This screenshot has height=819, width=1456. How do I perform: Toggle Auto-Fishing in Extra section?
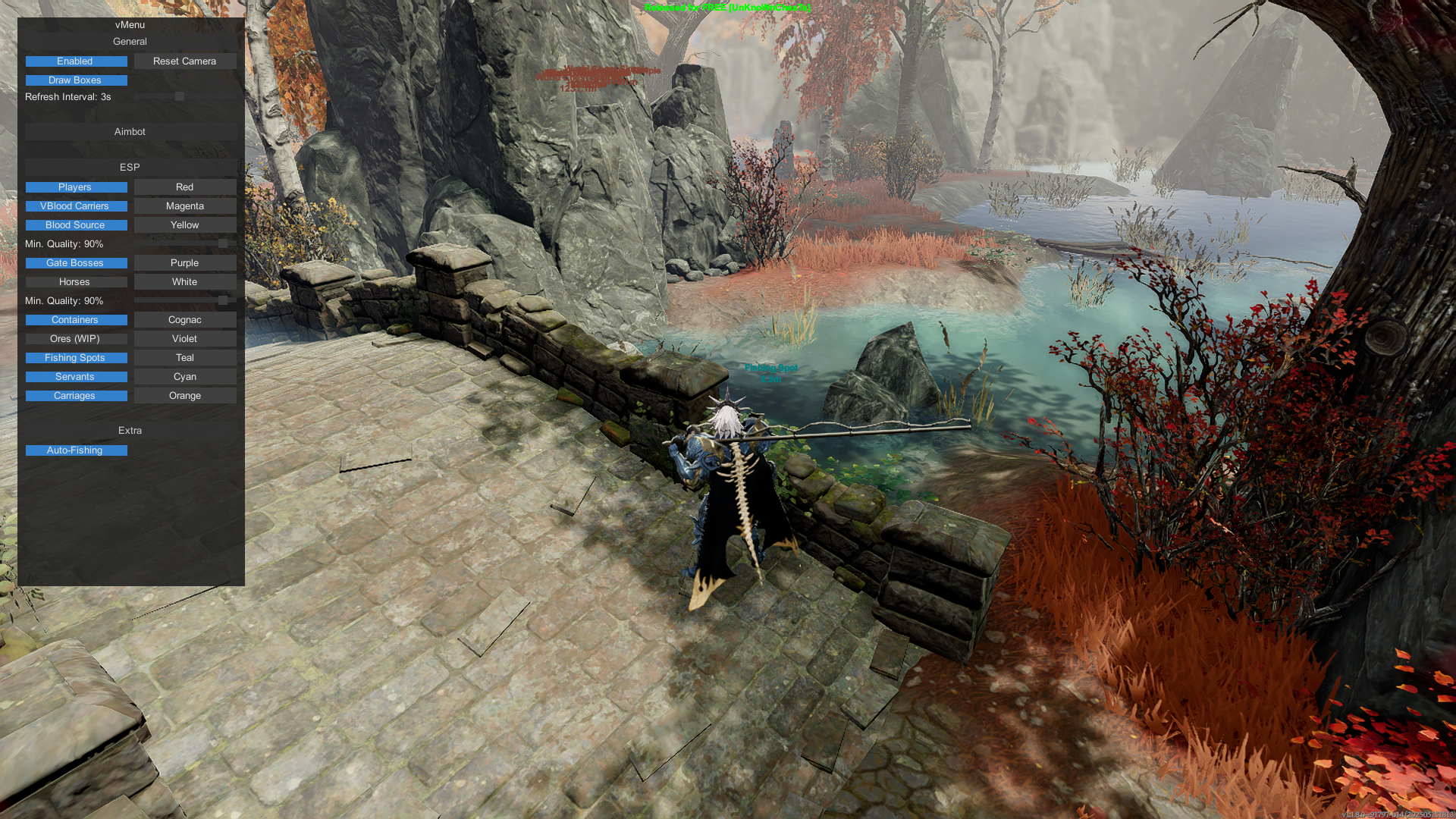click(76, 450)
